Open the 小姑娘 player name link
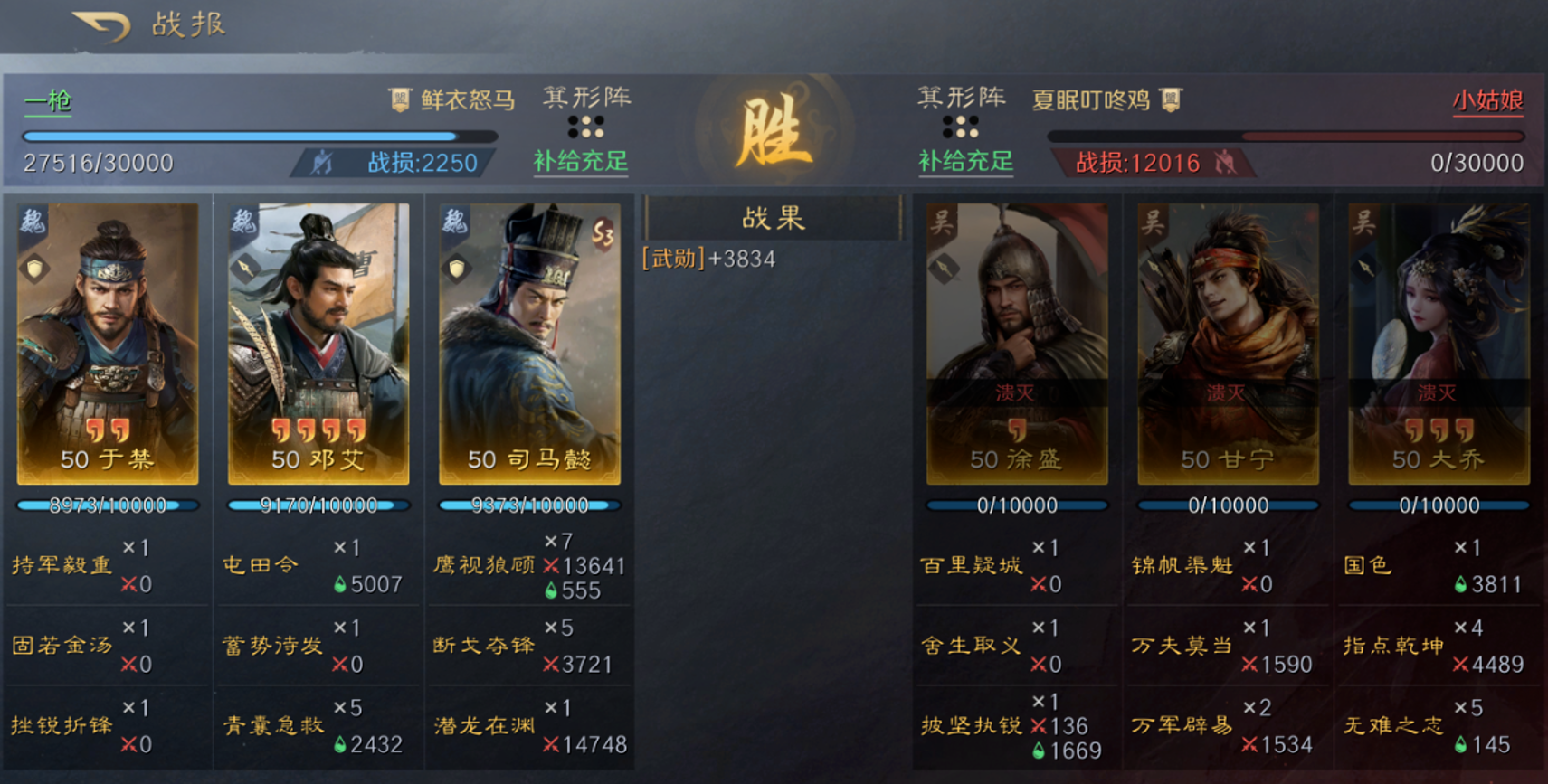The width and height of the screenshot is (1548, 784). click(x=1490, y=99)
